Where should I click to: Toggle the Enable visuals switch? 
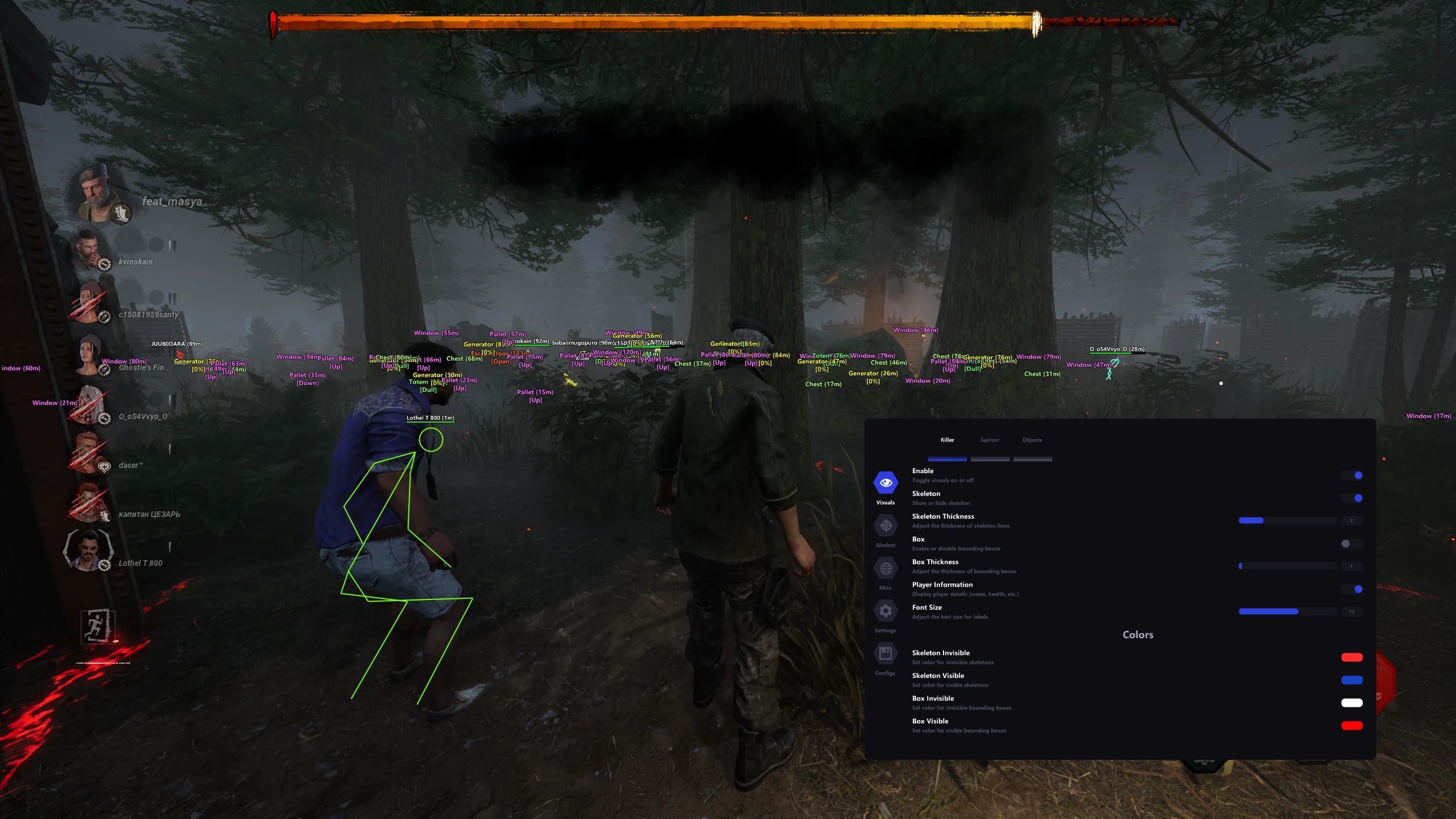point(1352,475)
